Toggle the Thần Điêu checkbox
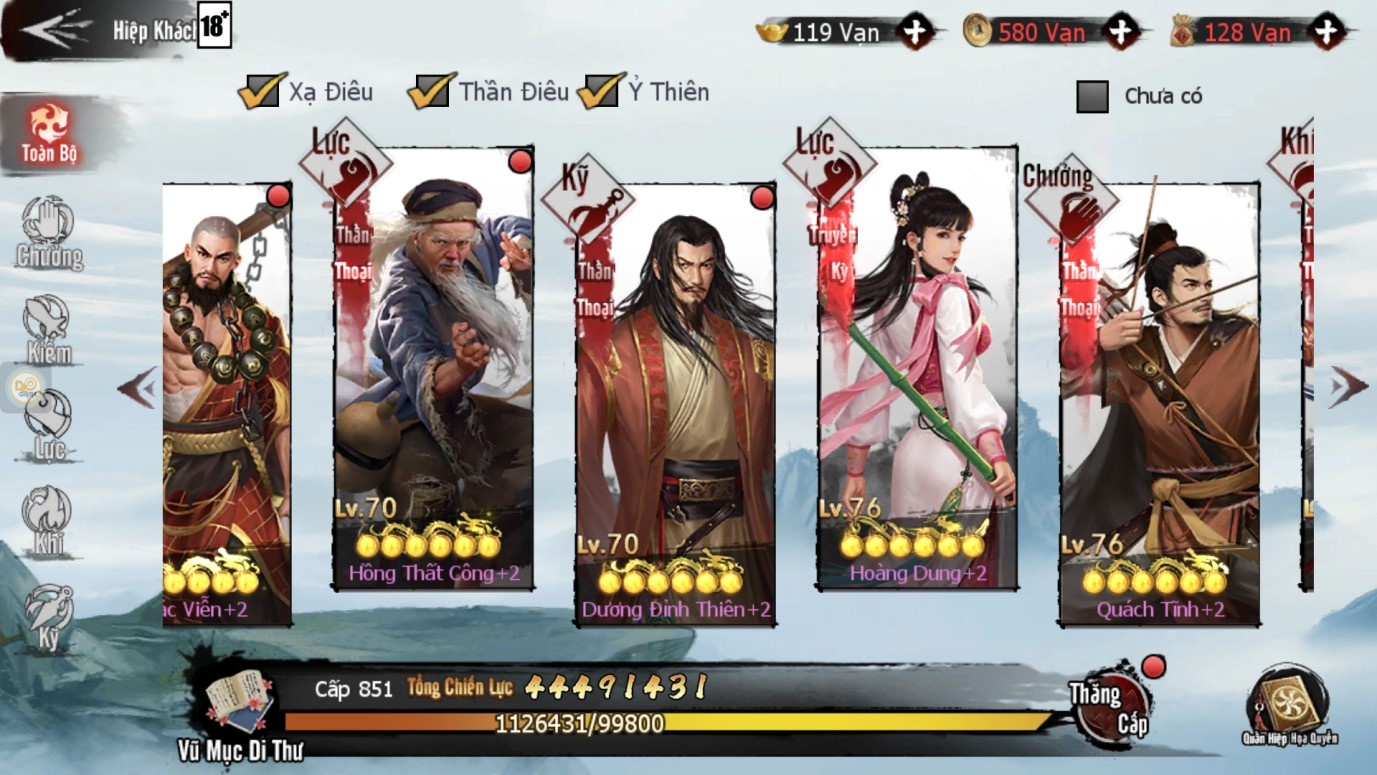This screenshot has height=775, width=1377. (x=430, y=92)
